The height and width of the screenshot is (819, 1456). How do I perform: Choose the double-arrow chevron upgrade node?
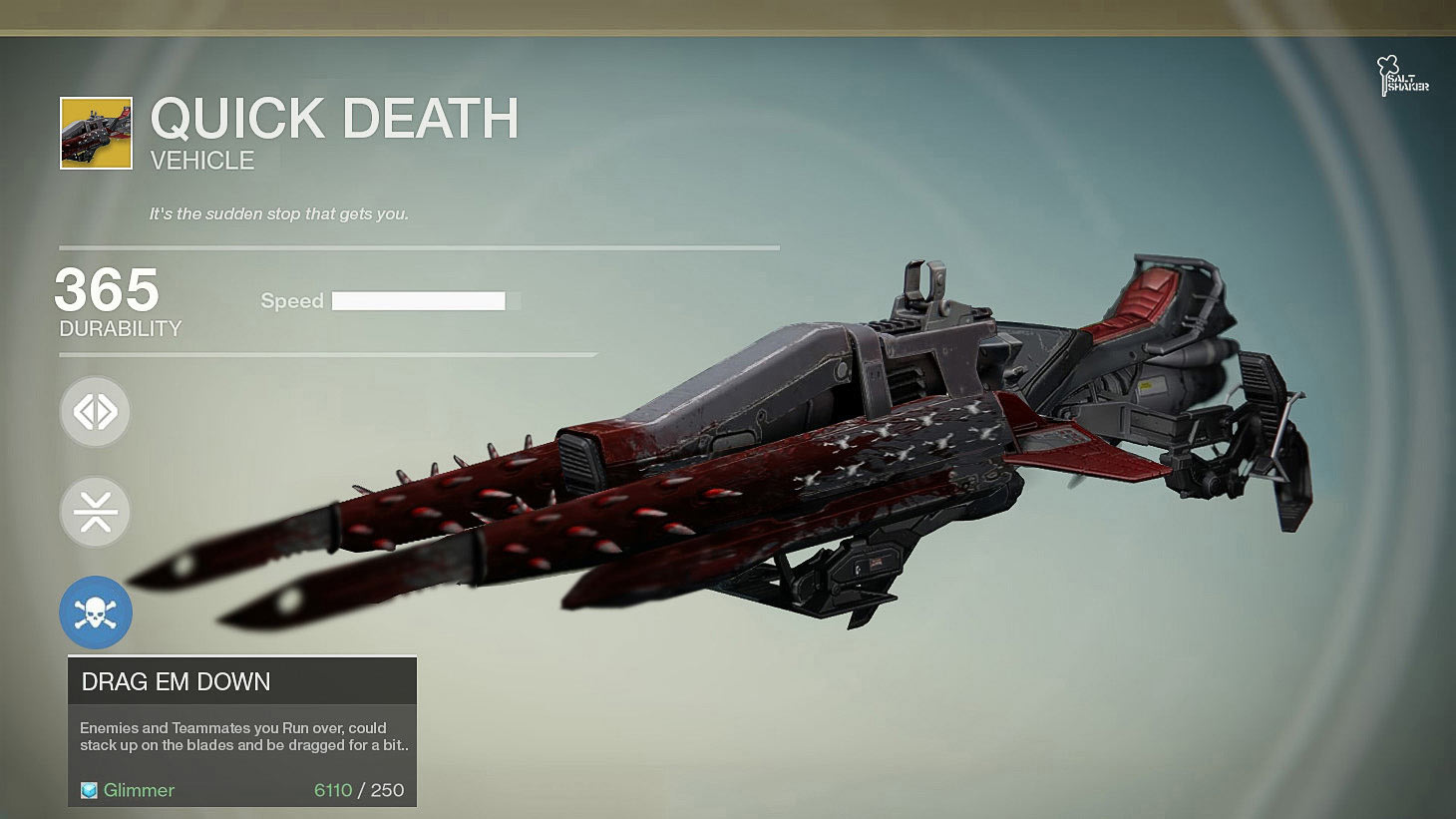click(95, 412)
